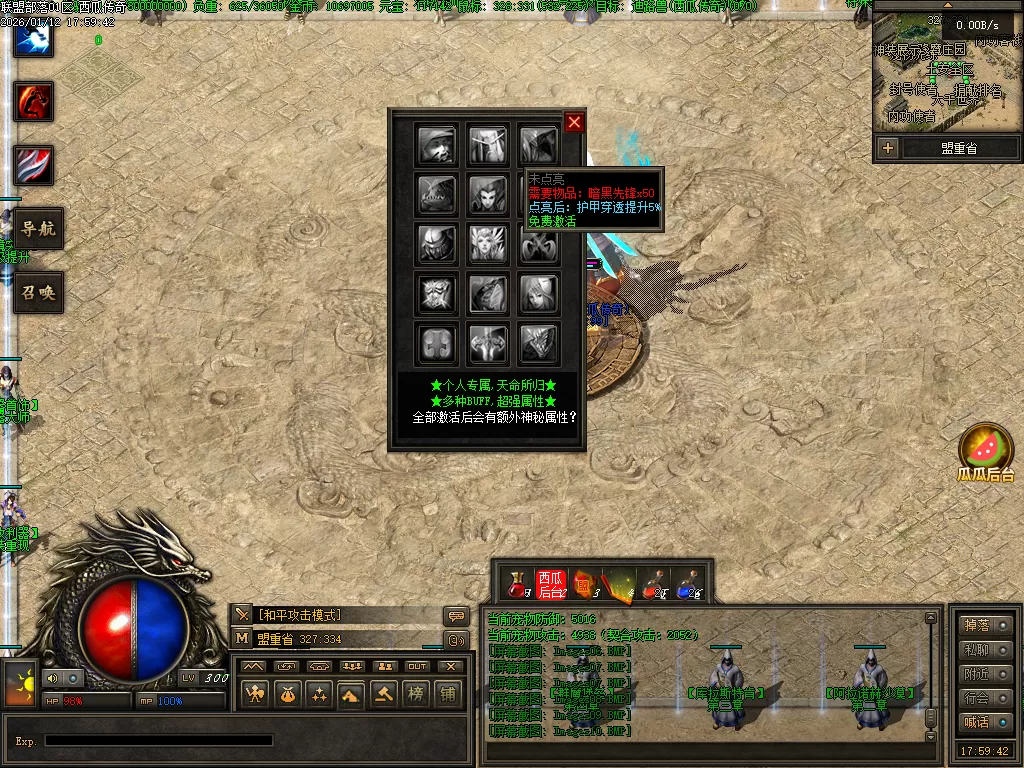Open the 榜 ranking button
This screenshot has width=1024, height=768.
coord(416,693)
